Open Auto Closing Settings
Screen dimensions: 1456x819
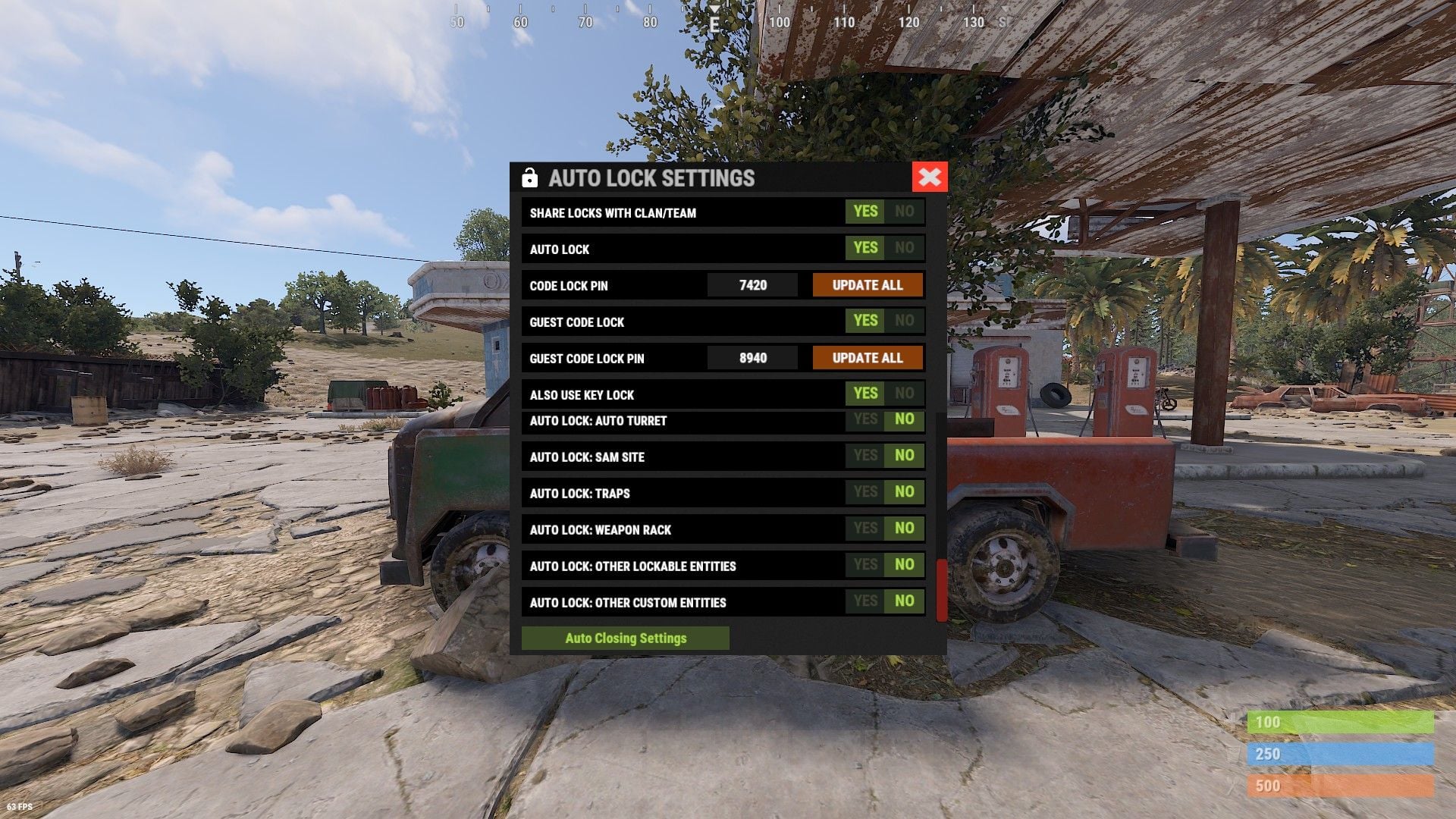point(626,639)
